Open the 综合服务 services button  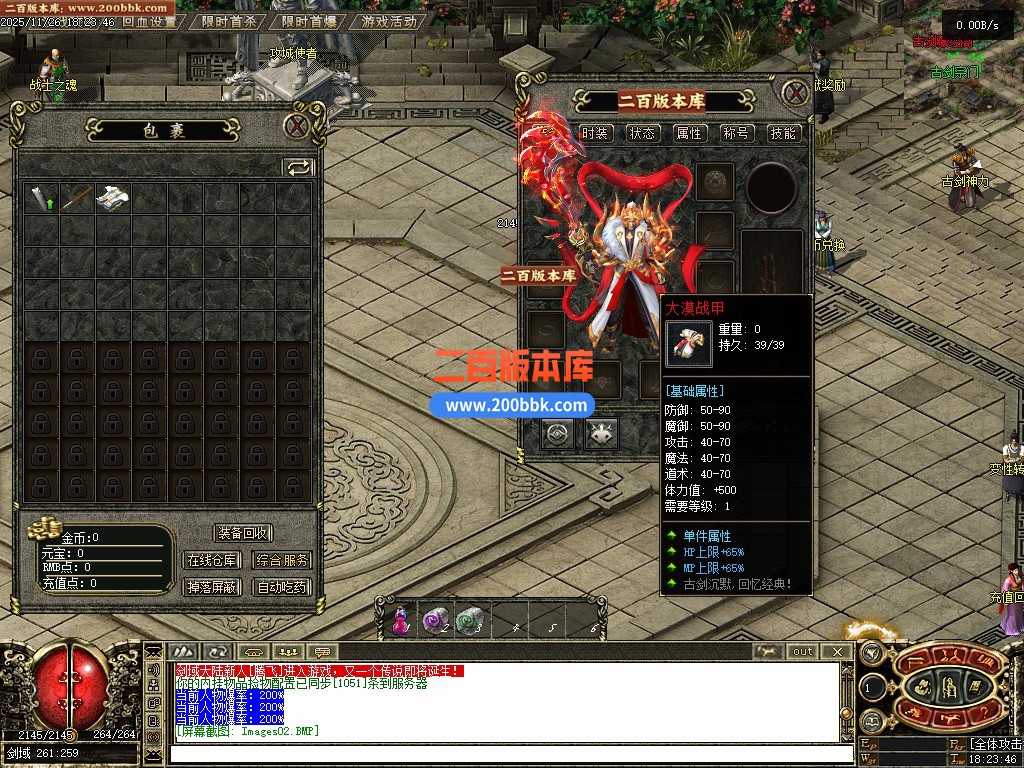coord(282,560)
